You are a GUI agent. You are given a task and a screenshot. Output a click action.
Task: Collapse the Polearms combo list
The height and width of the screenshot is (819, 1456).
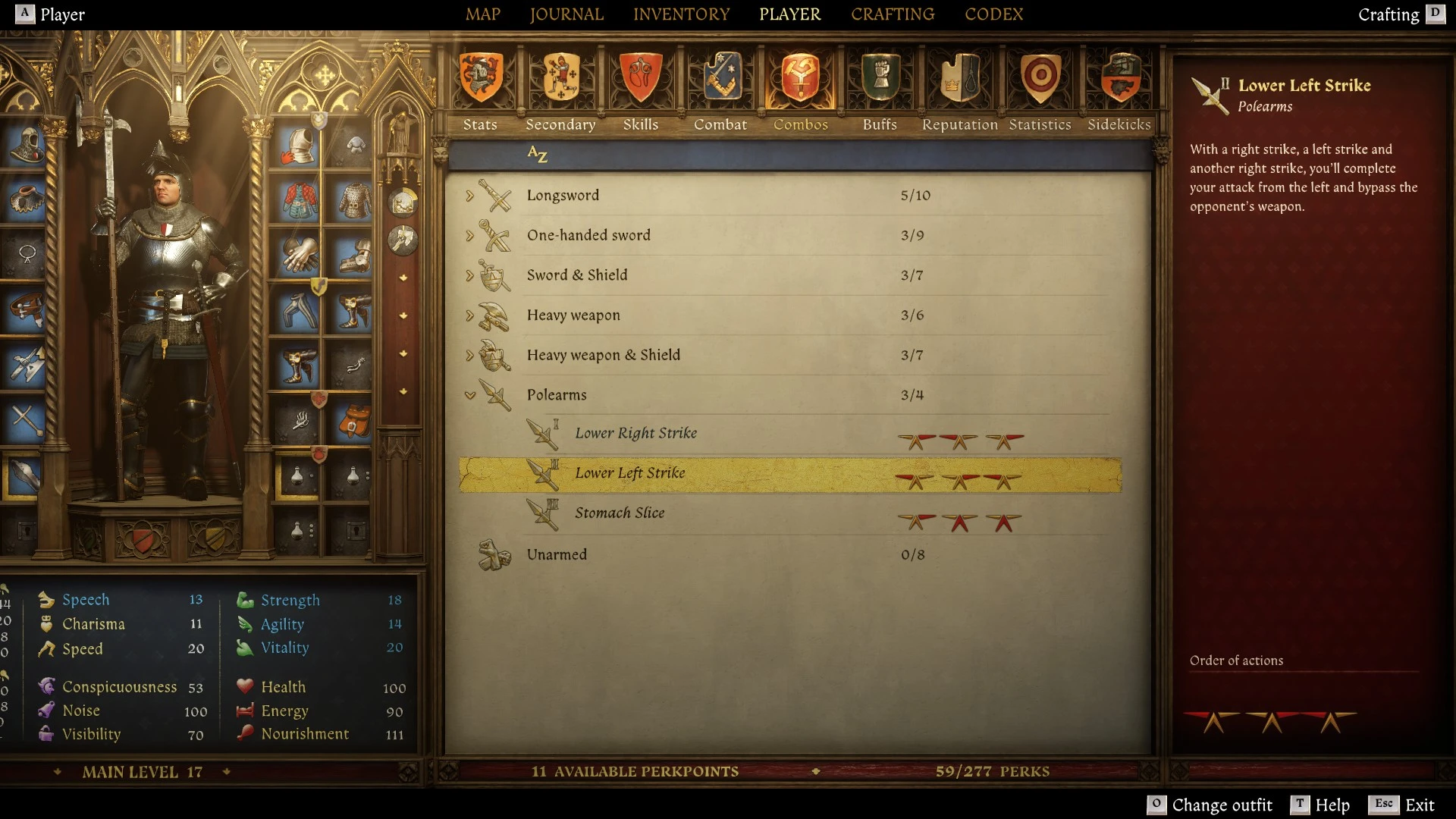click(x=471, y=394)
